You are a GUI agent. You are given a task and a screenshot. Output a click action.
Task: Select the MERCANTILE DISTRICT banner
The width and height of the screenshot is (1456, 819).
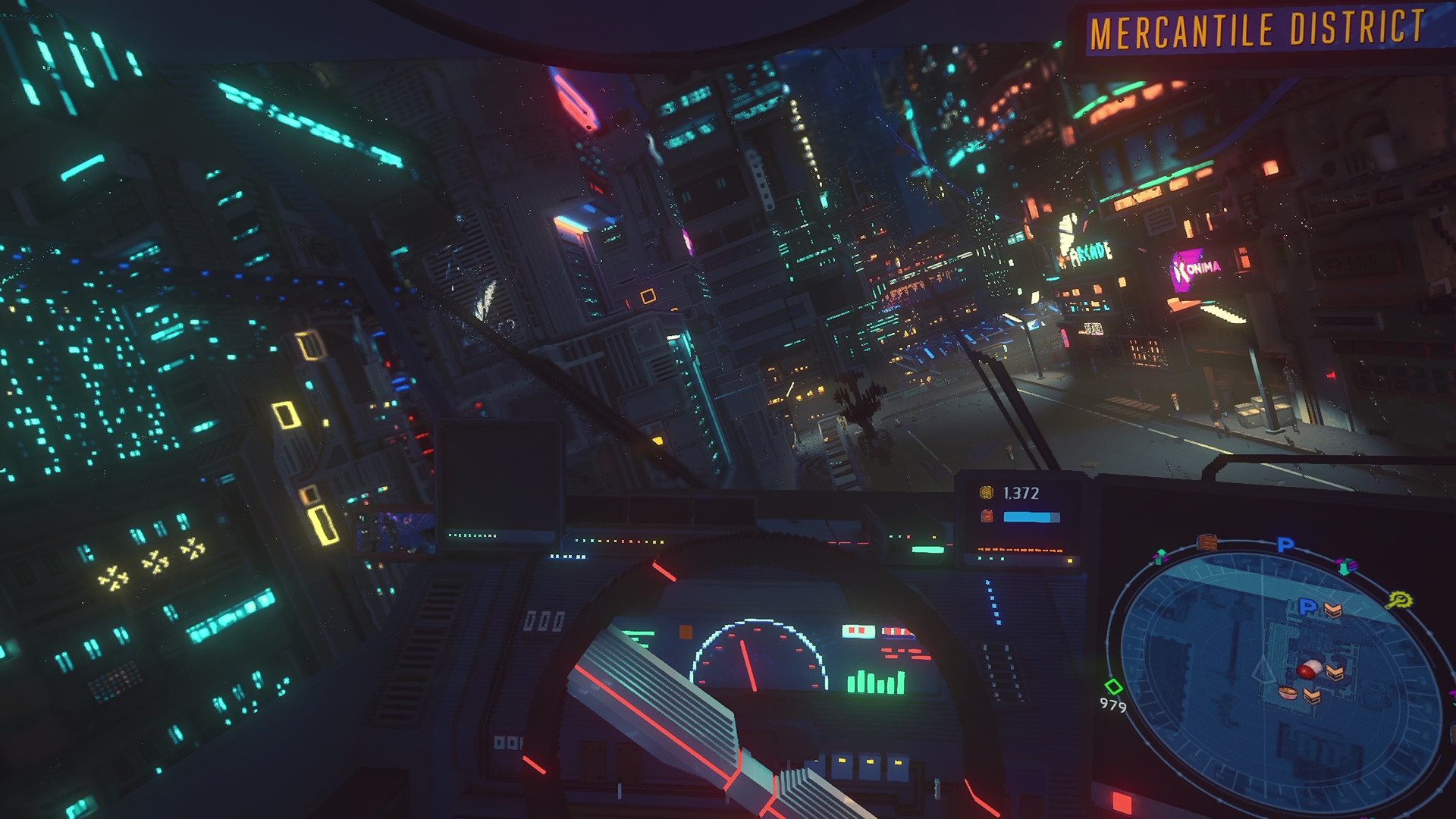pos(1259,30)
